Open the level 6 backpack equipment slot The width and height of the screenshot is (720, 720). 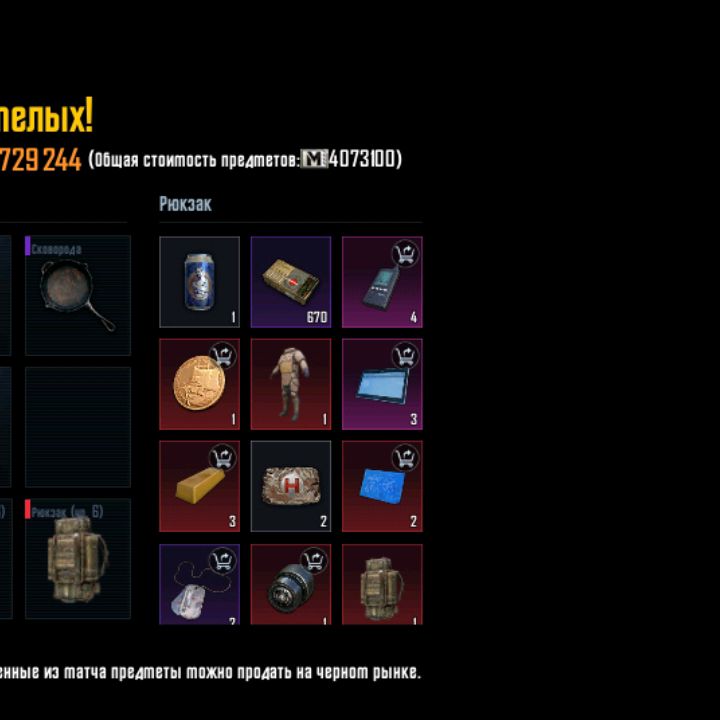click(x=78, y=559)
